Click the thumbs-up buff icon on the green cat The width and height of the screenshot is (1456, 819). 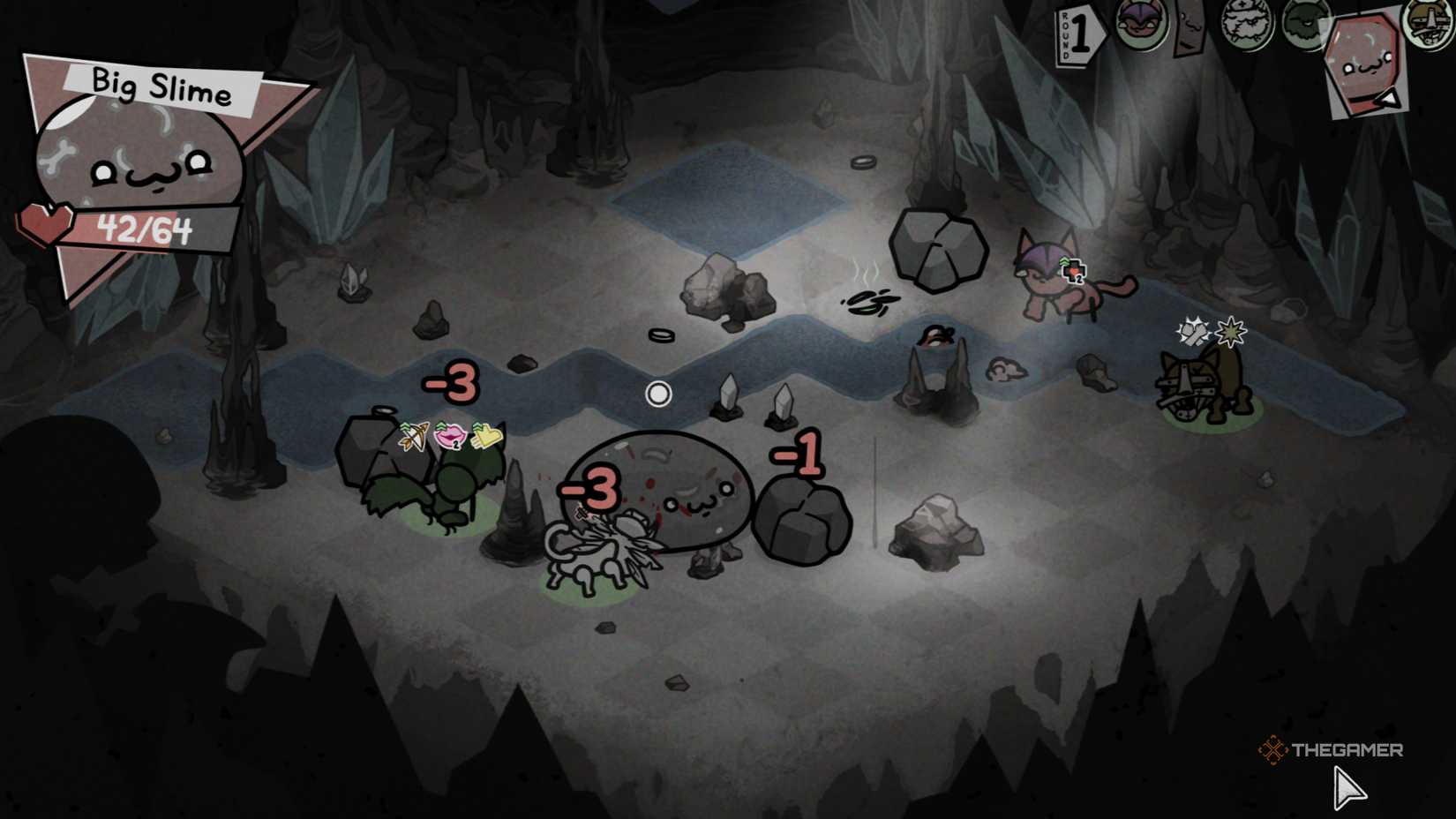(x=488, y=436)
